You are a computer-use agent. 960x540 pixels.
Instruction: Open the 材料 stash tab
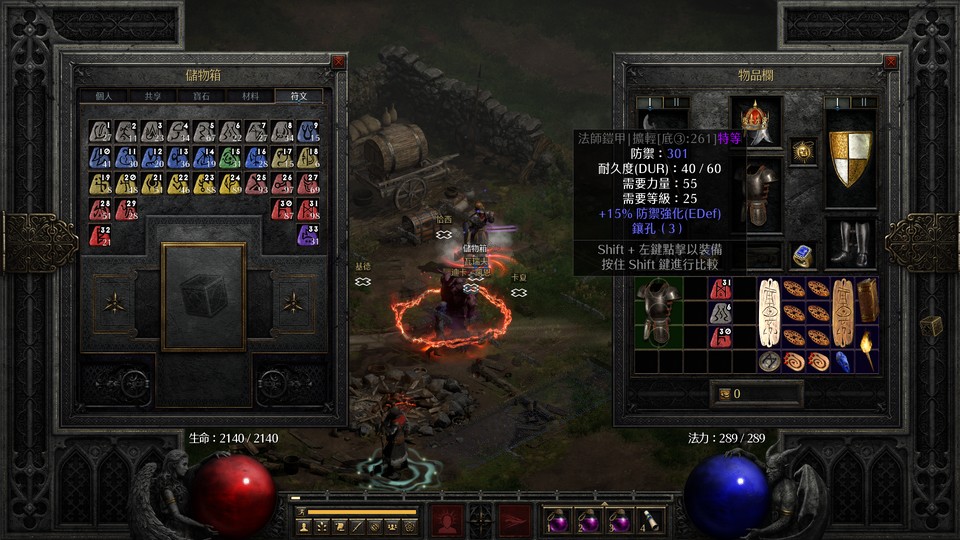click(x=250, y=96)
